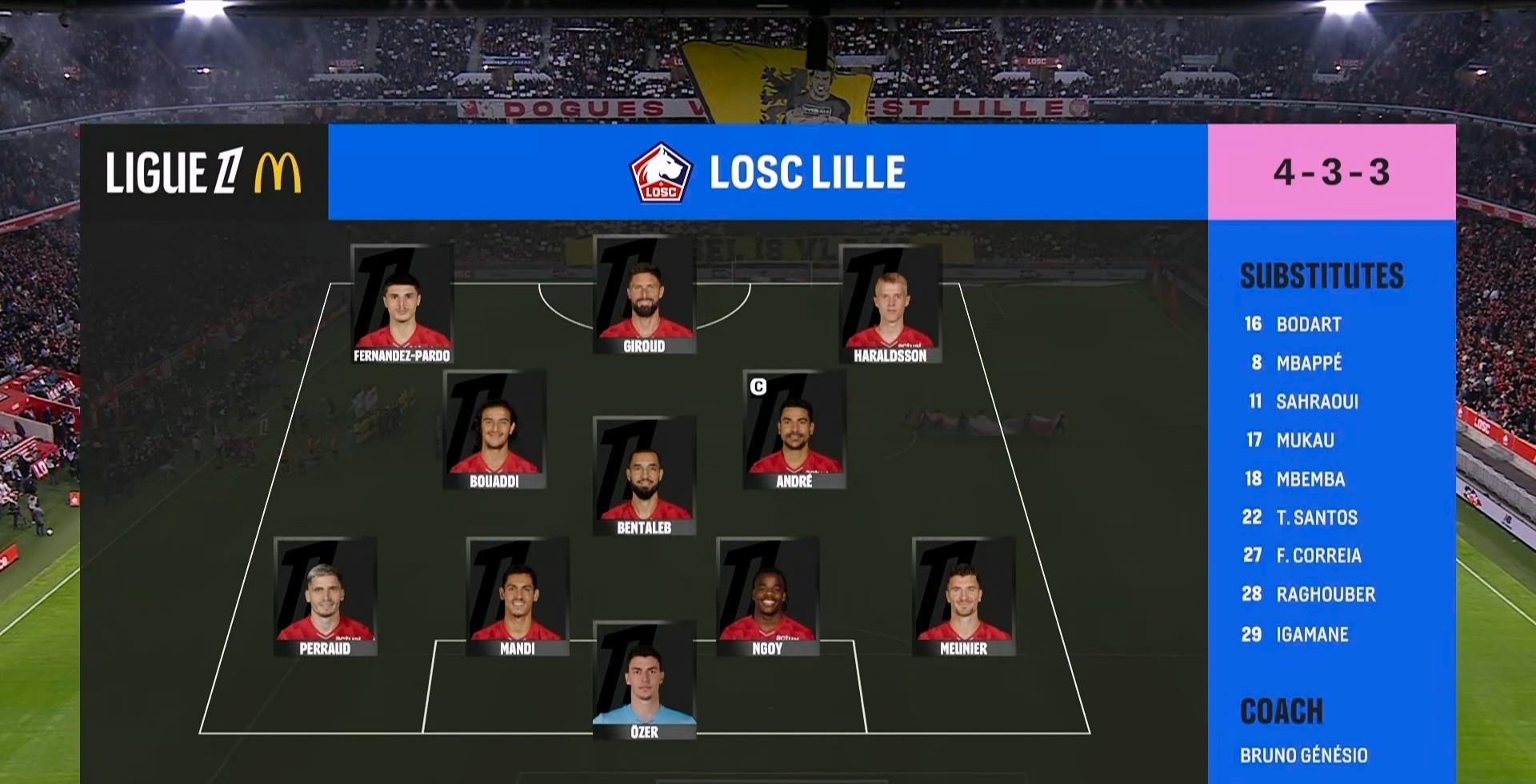Select Ngoy's player card

767,597
